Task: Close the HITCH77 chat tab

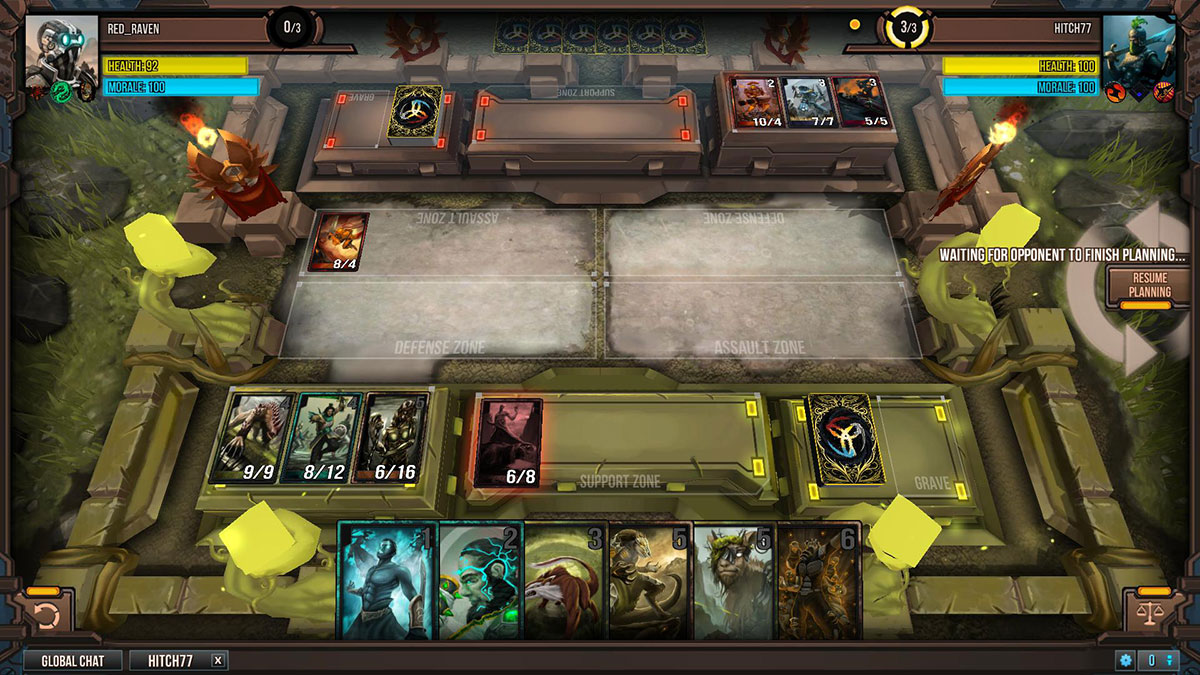Action: [x=218, y=661]
